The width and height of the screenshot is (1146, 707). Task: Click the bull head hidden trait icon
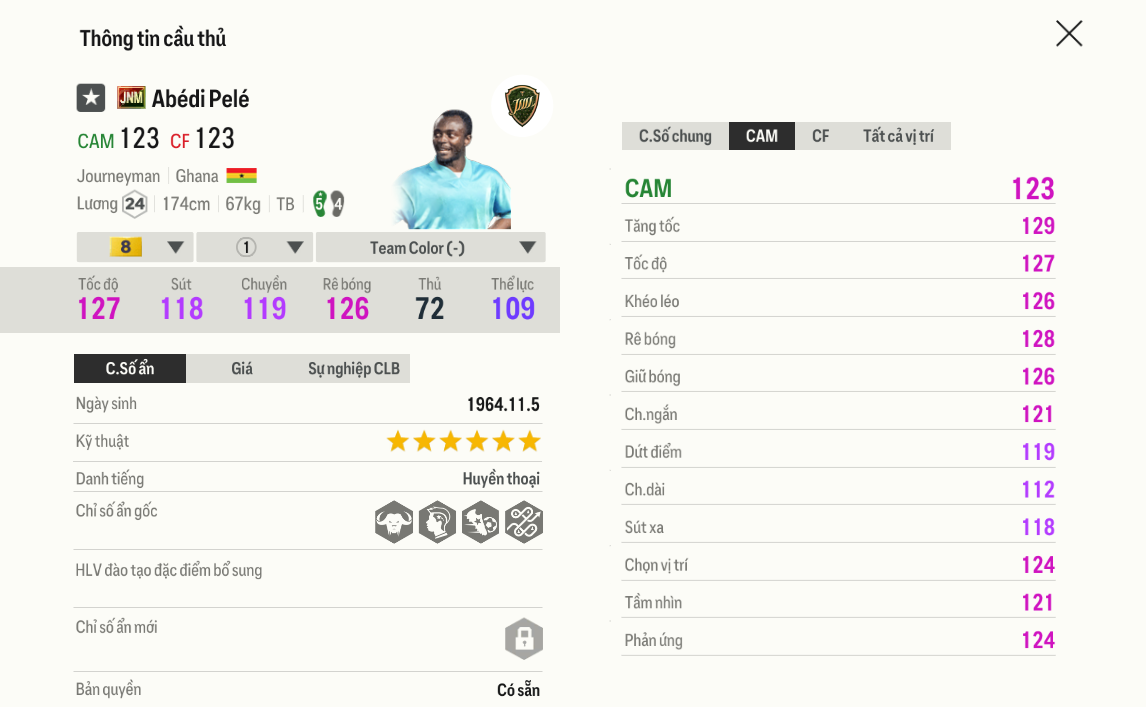(394, 522)
